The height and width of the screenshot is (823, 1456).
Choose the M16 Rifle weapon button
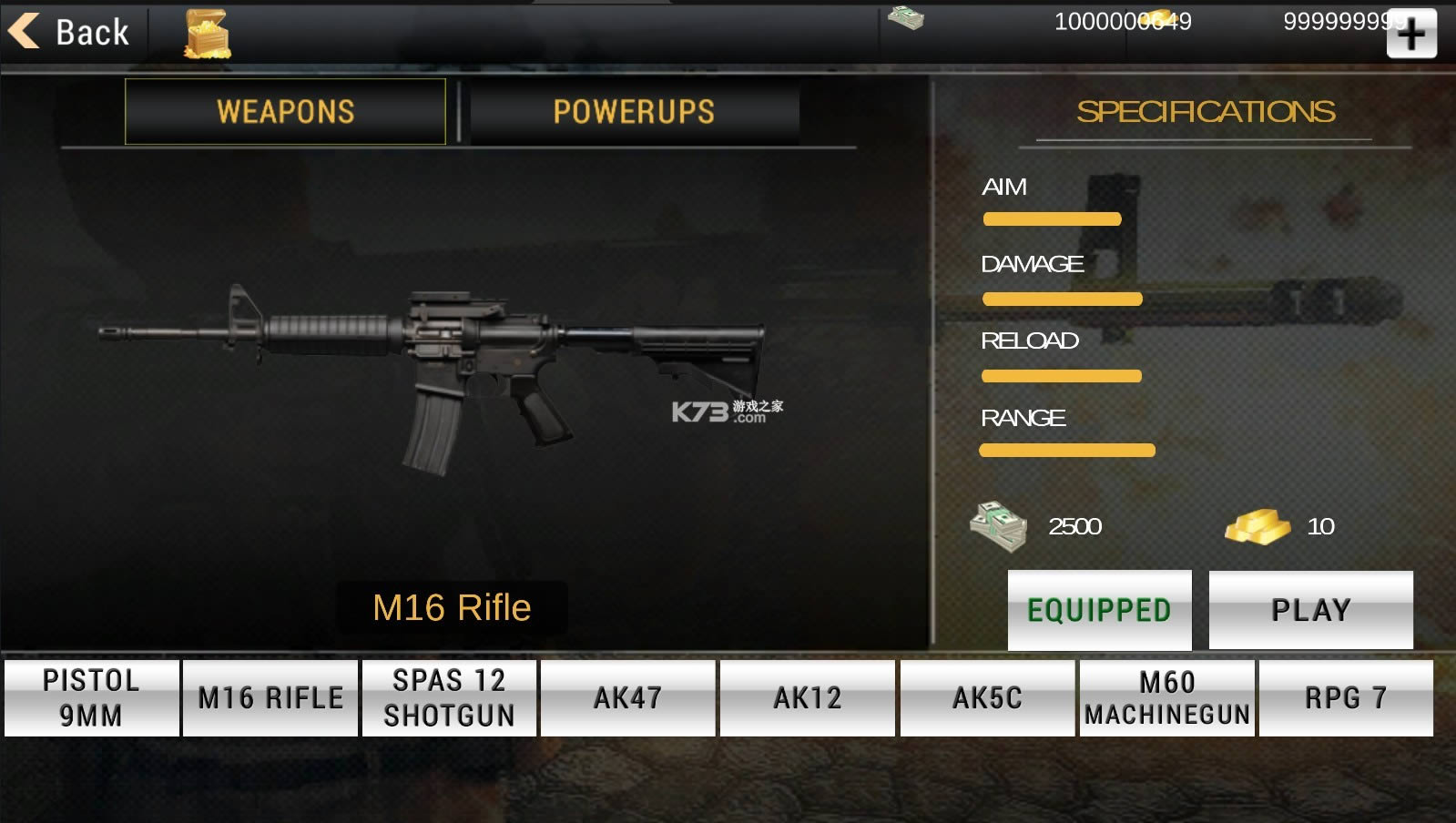coord(270,697)
